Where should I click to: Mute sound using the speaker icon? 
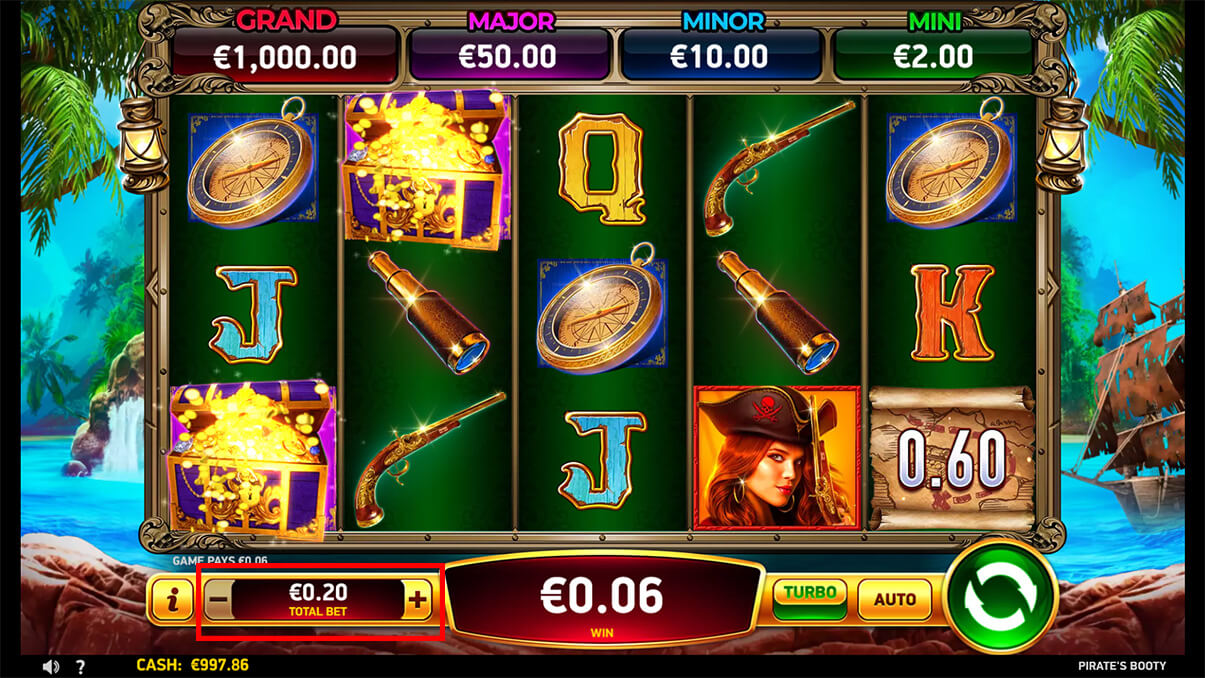[51, 666]
